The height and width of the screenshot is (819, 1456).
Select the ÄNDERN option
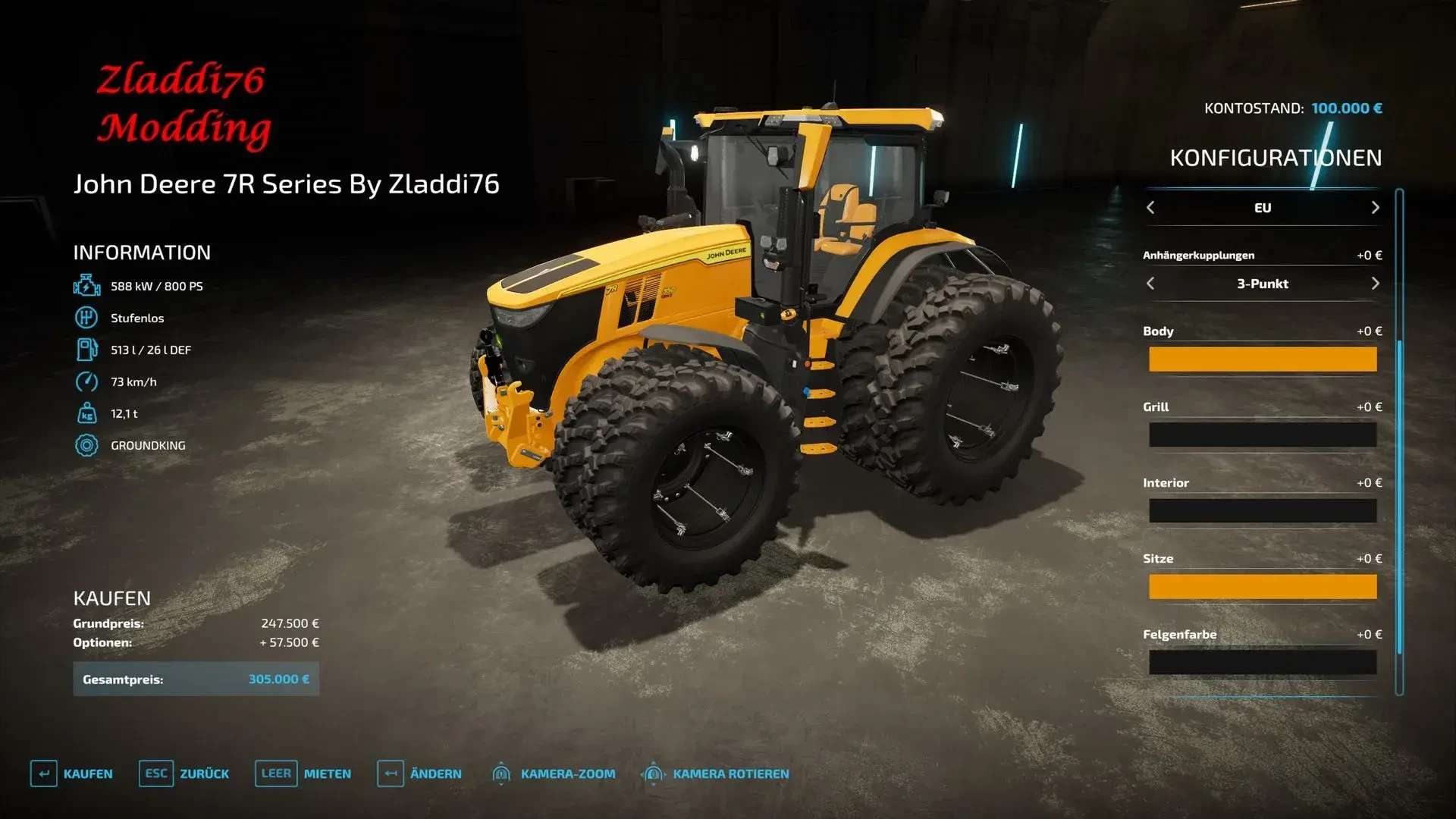pyautogui.click(x=419, y=773)
